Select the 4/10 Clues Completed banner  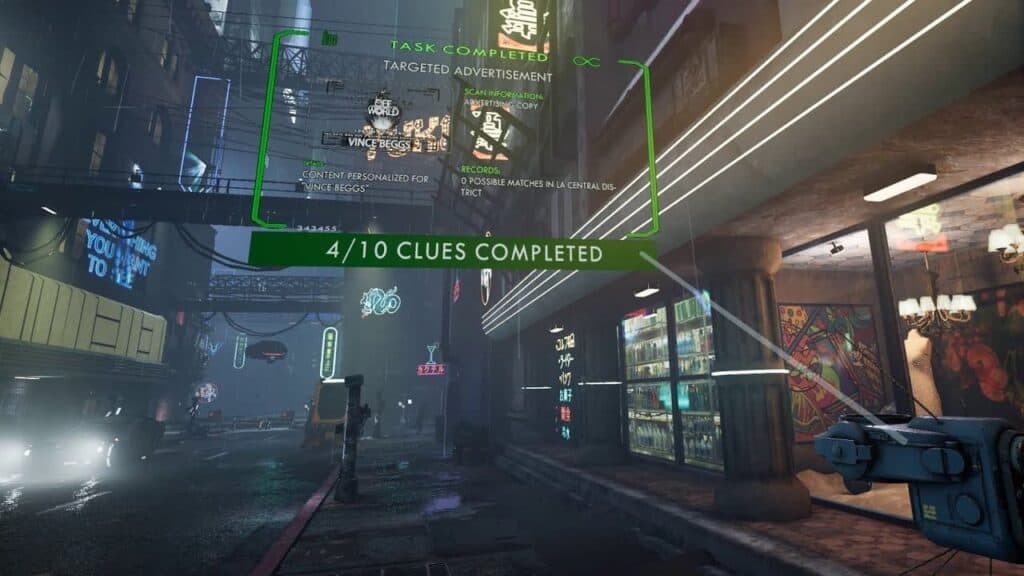point(452,251)
